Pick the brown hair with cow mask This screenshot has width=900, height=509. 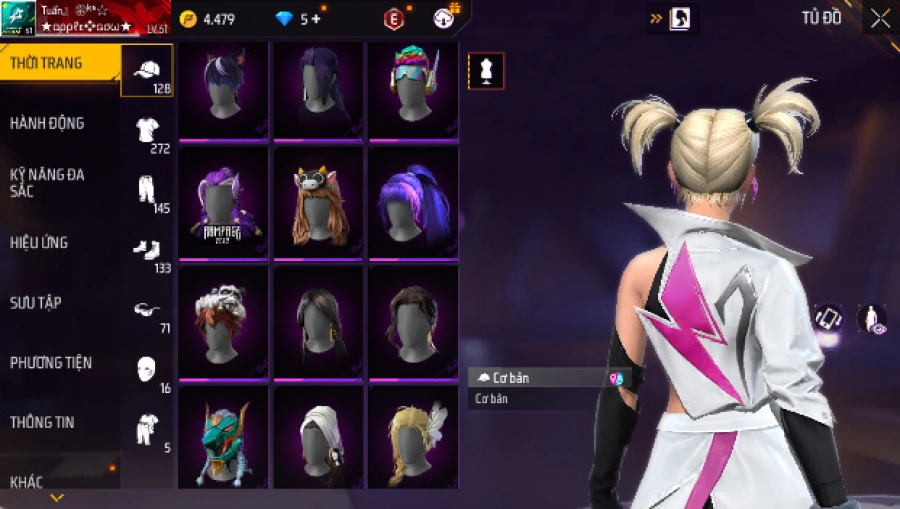[318, 203]
